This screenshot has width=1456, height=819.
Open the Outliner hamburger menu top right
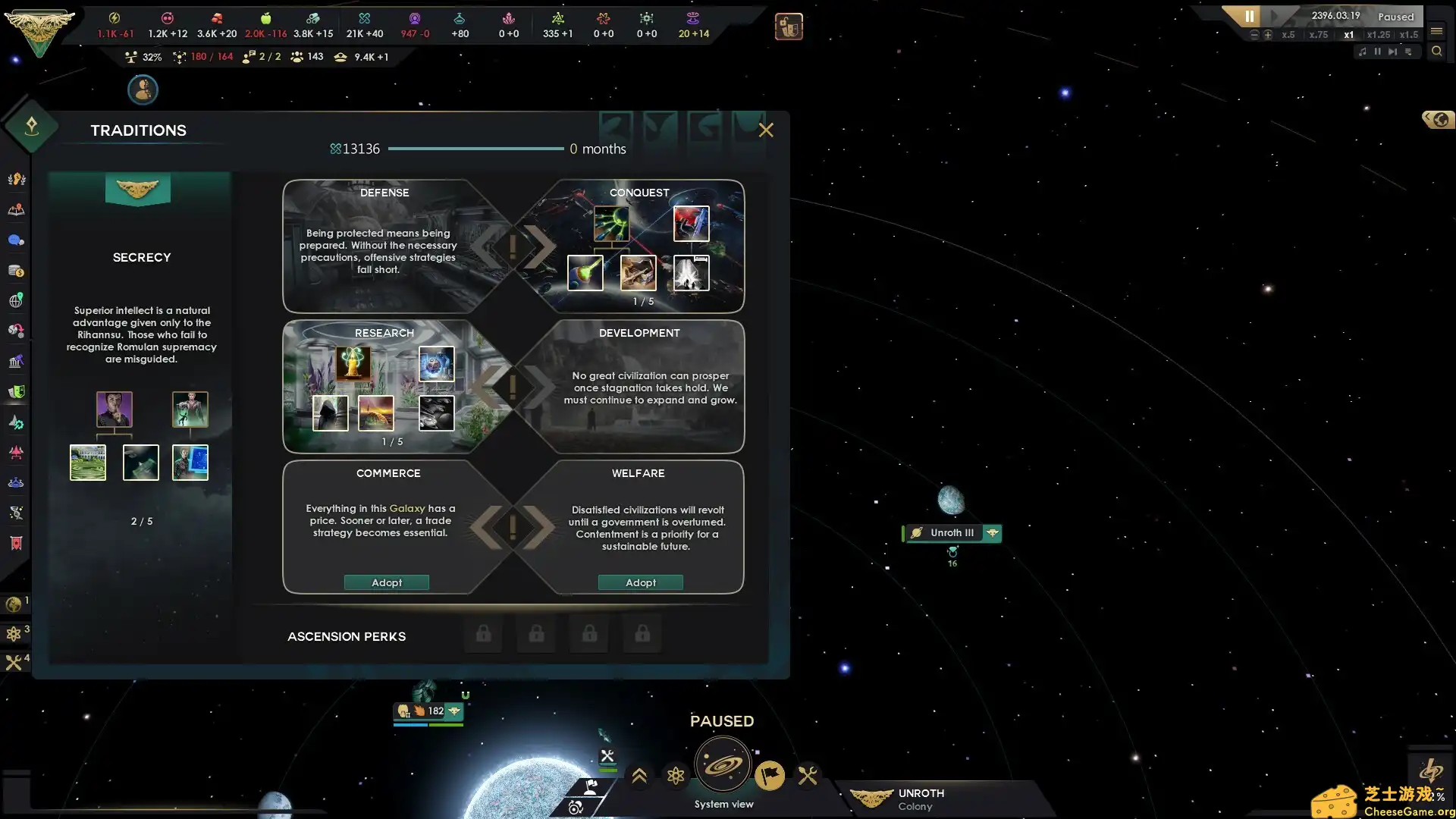(x=1436, y=32)
